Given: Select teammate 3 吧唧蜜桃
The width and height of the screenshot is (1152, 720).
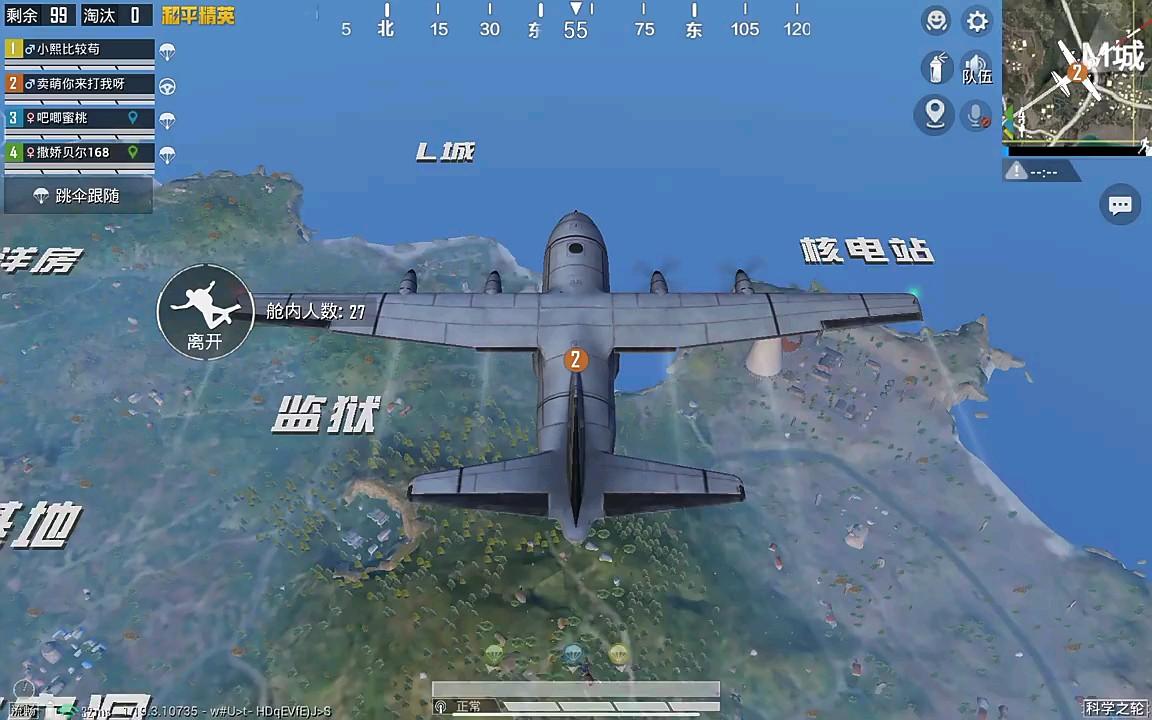Looking at the screenshot, I should coord(80,118).
